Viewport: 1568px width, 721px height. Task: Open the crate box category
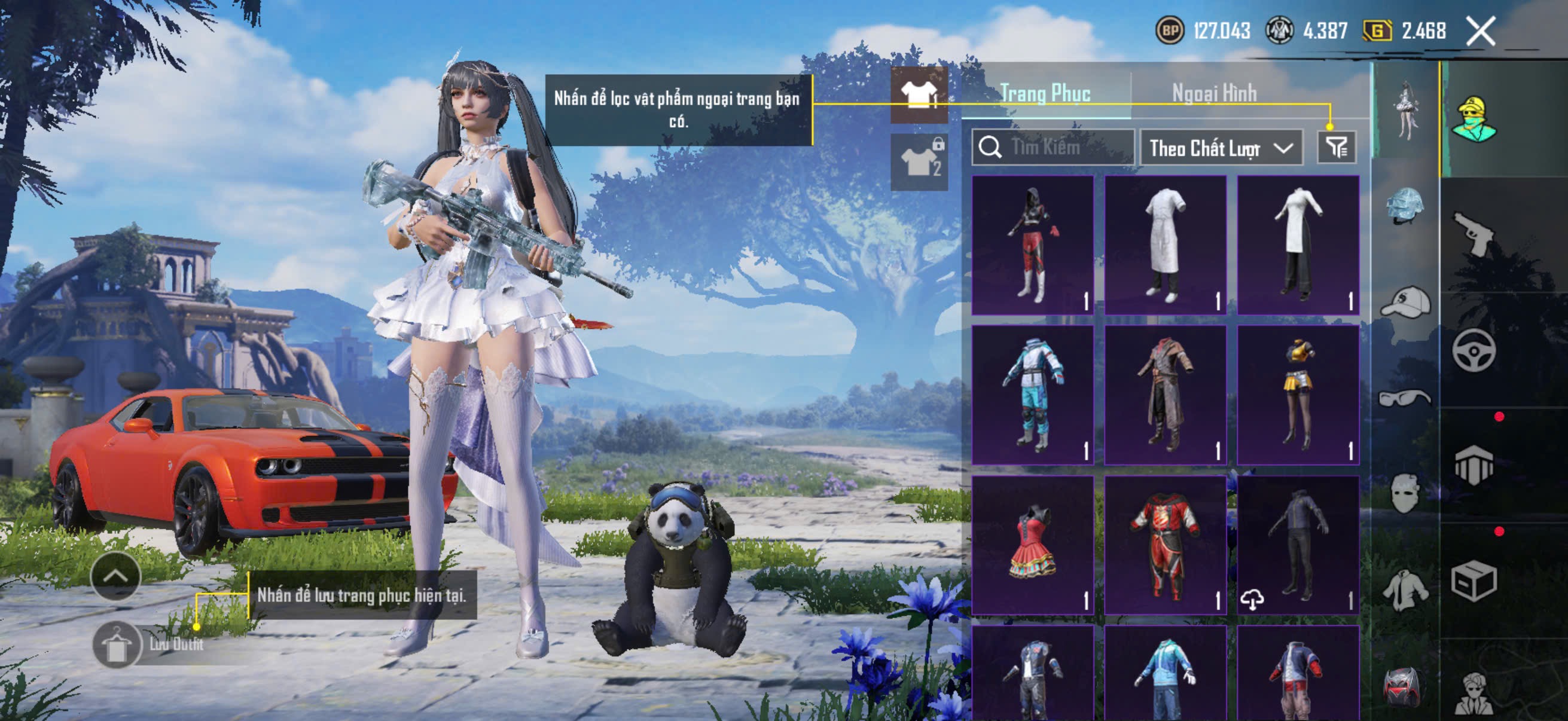[x=1474, y=582]
